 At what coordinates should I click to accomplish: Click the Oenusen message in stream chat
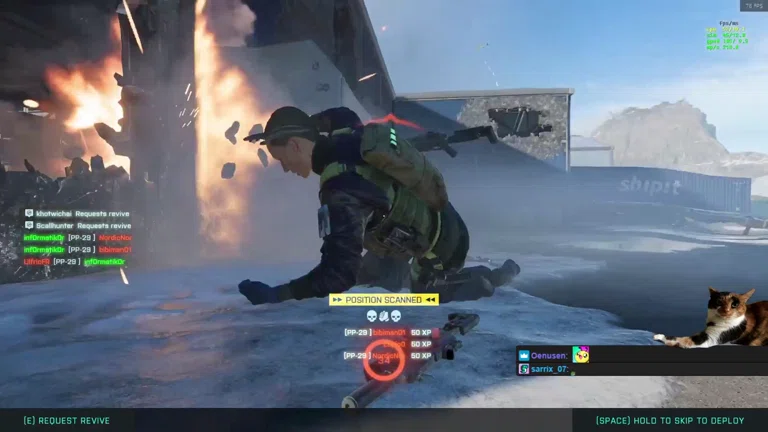point(553,355)
